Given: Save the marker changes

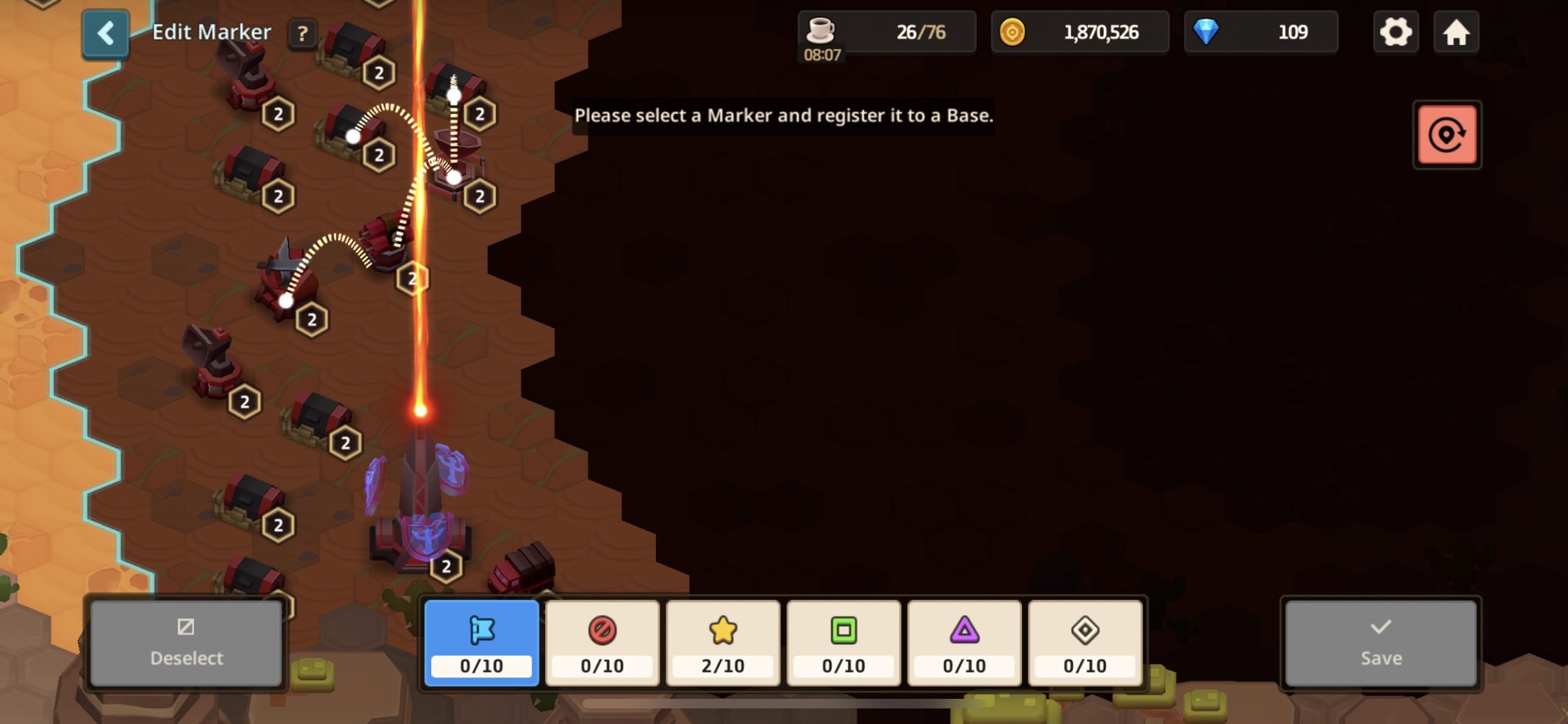Looking at the screenshot, I should coord(1381,643).
